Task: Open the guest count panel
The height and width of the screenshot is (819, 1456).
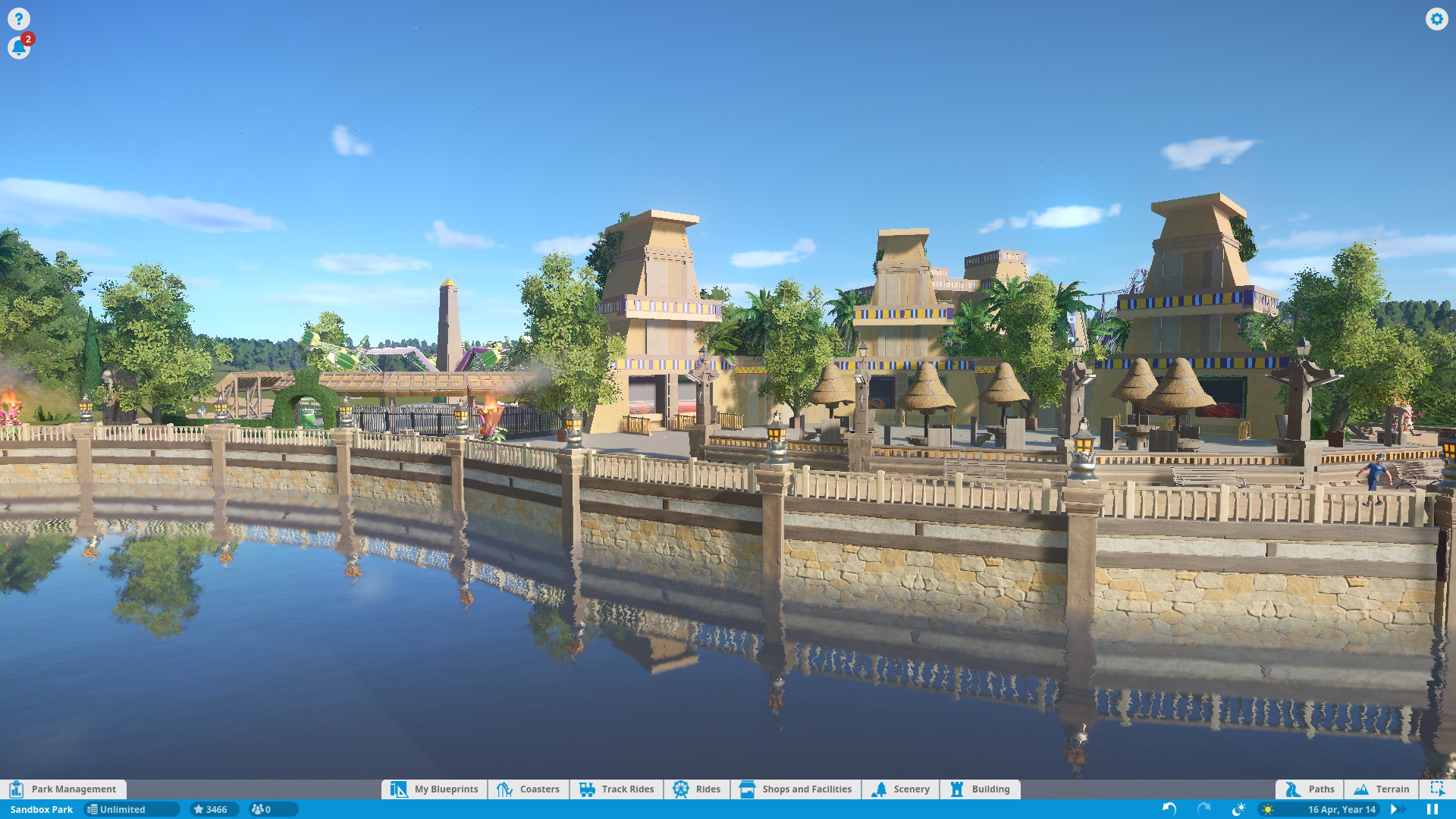Action: click(262, 809)
